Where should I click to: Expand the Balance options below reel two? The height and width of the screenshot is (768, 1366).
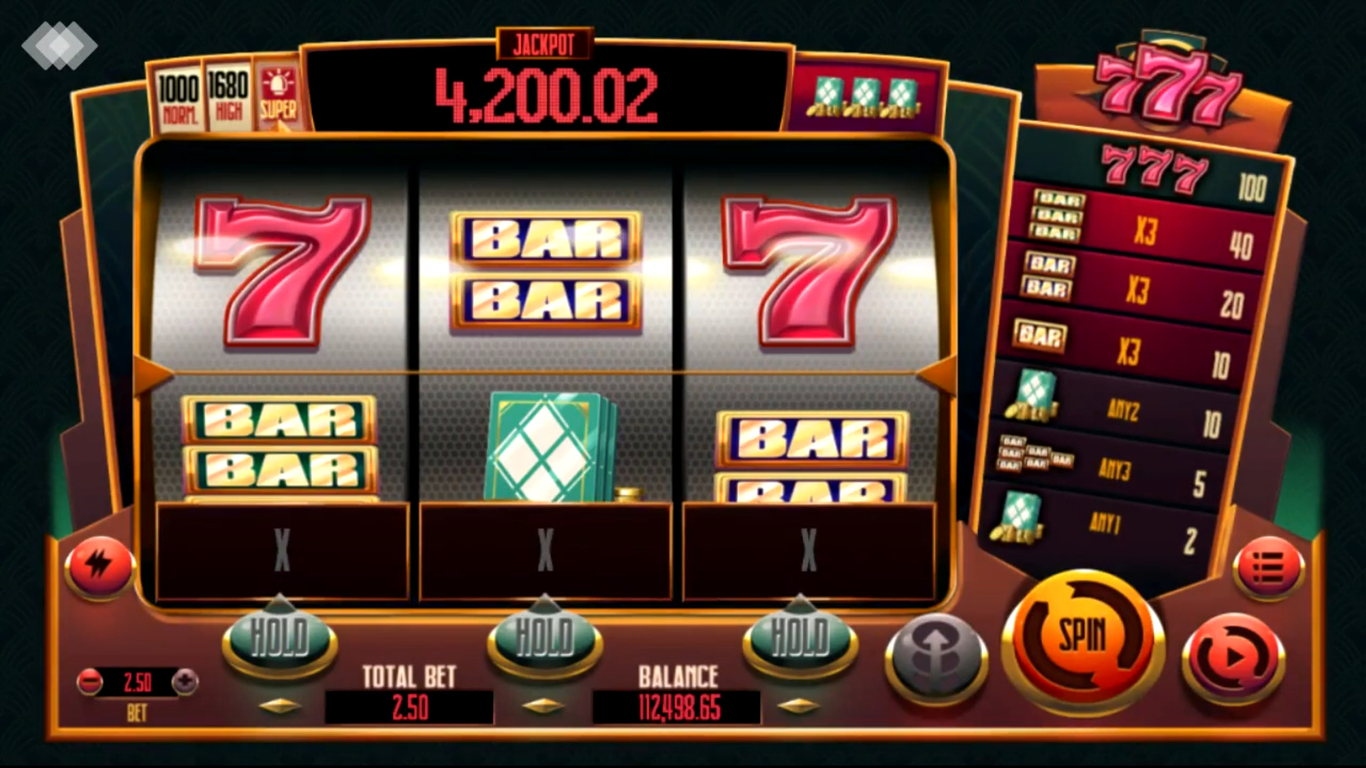point(545,703)
